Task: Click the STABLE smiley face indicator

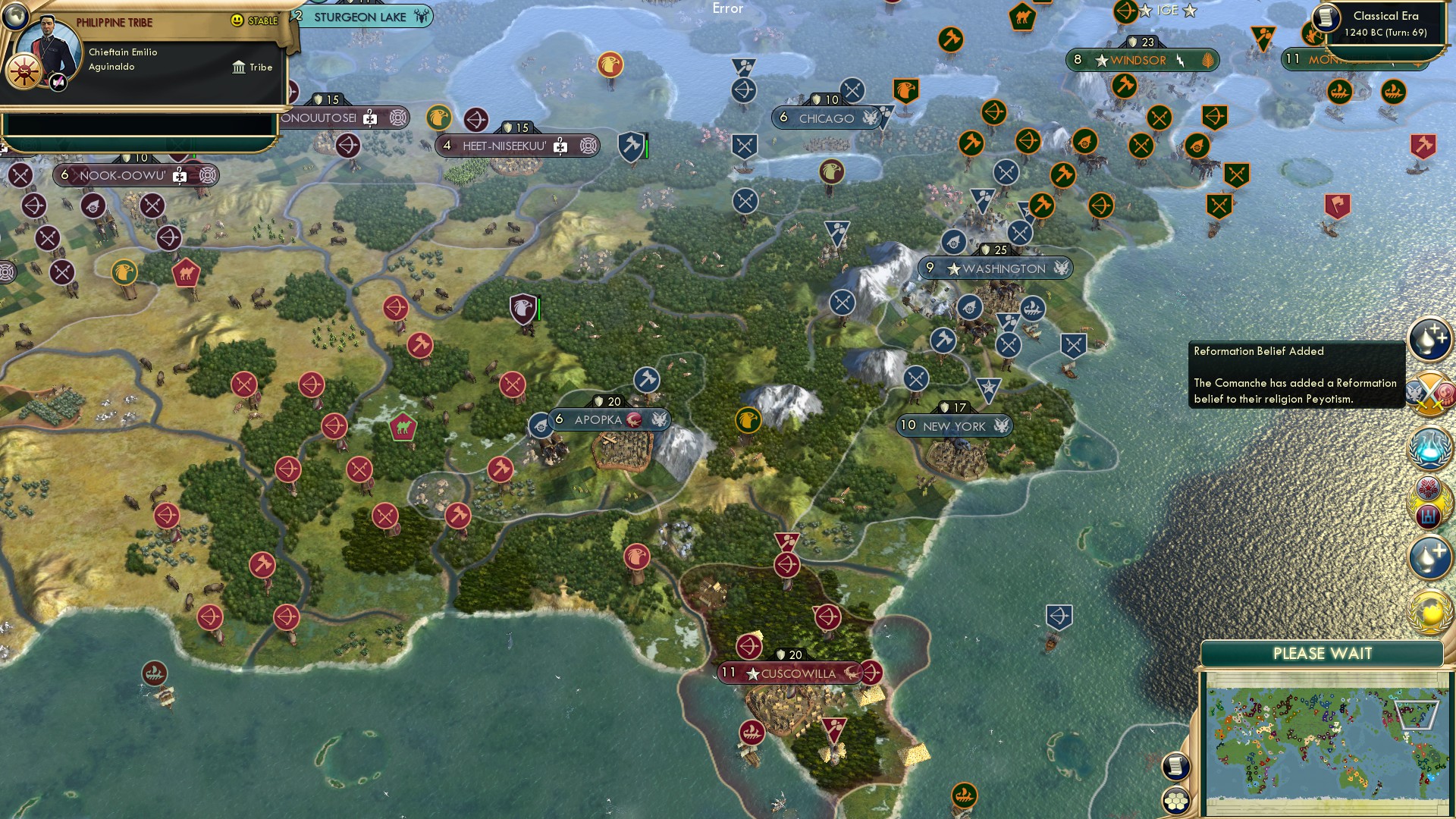Action: 239,21
